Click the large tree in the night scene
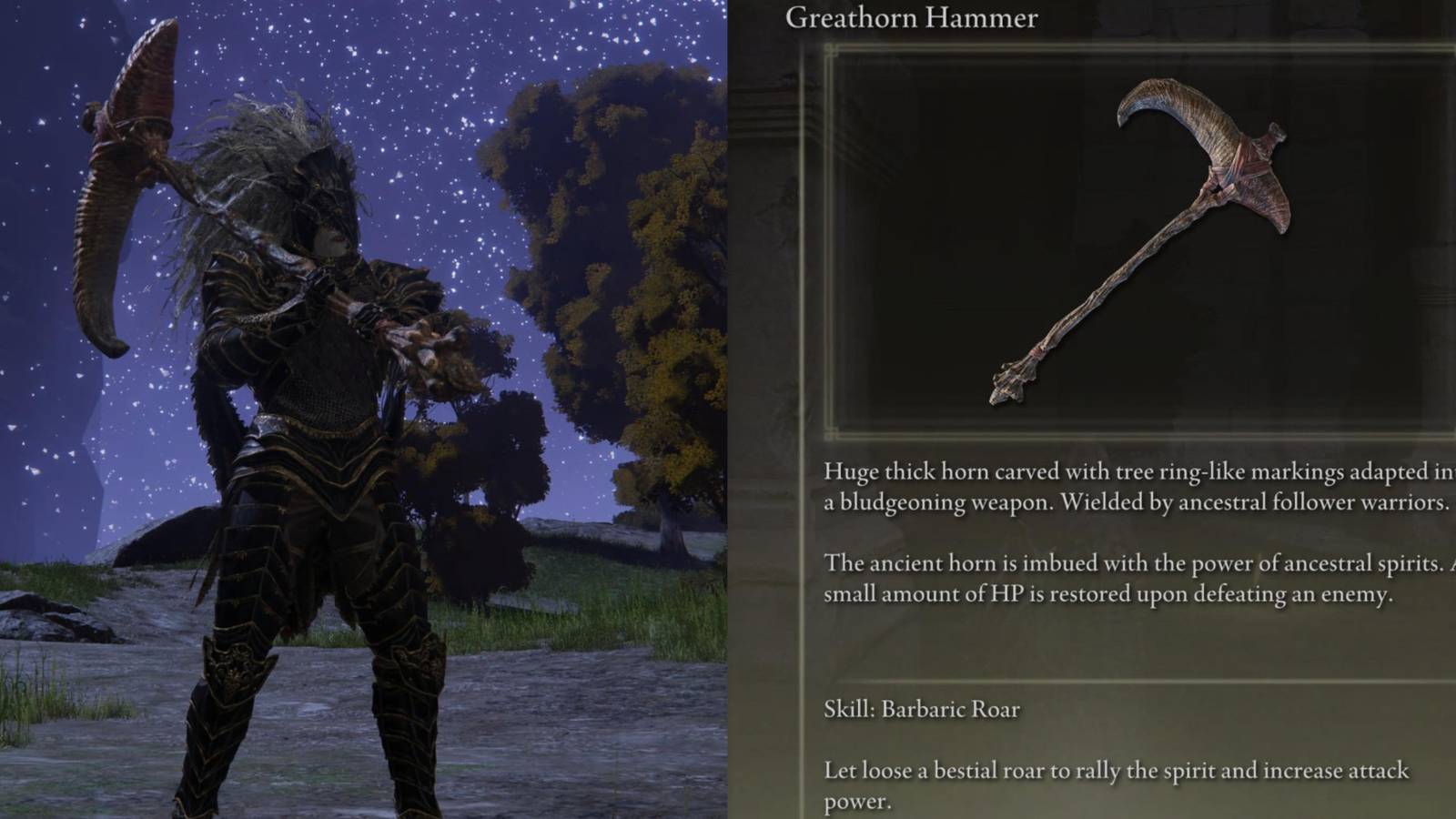This screenshot has width=1456, height=819. click(x=582, y=227)
